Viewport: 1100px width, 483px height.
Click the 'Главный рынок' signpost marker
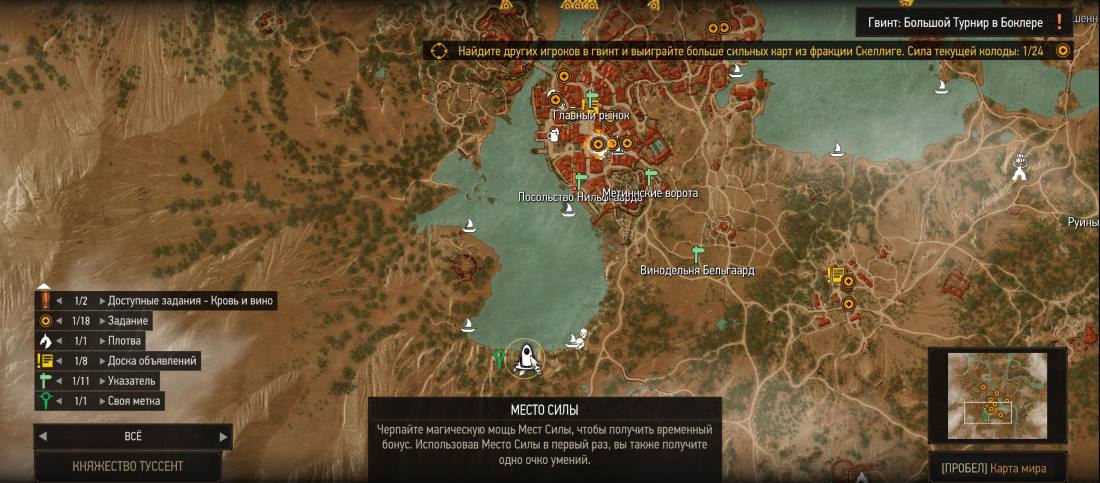(x=590, y=99)
